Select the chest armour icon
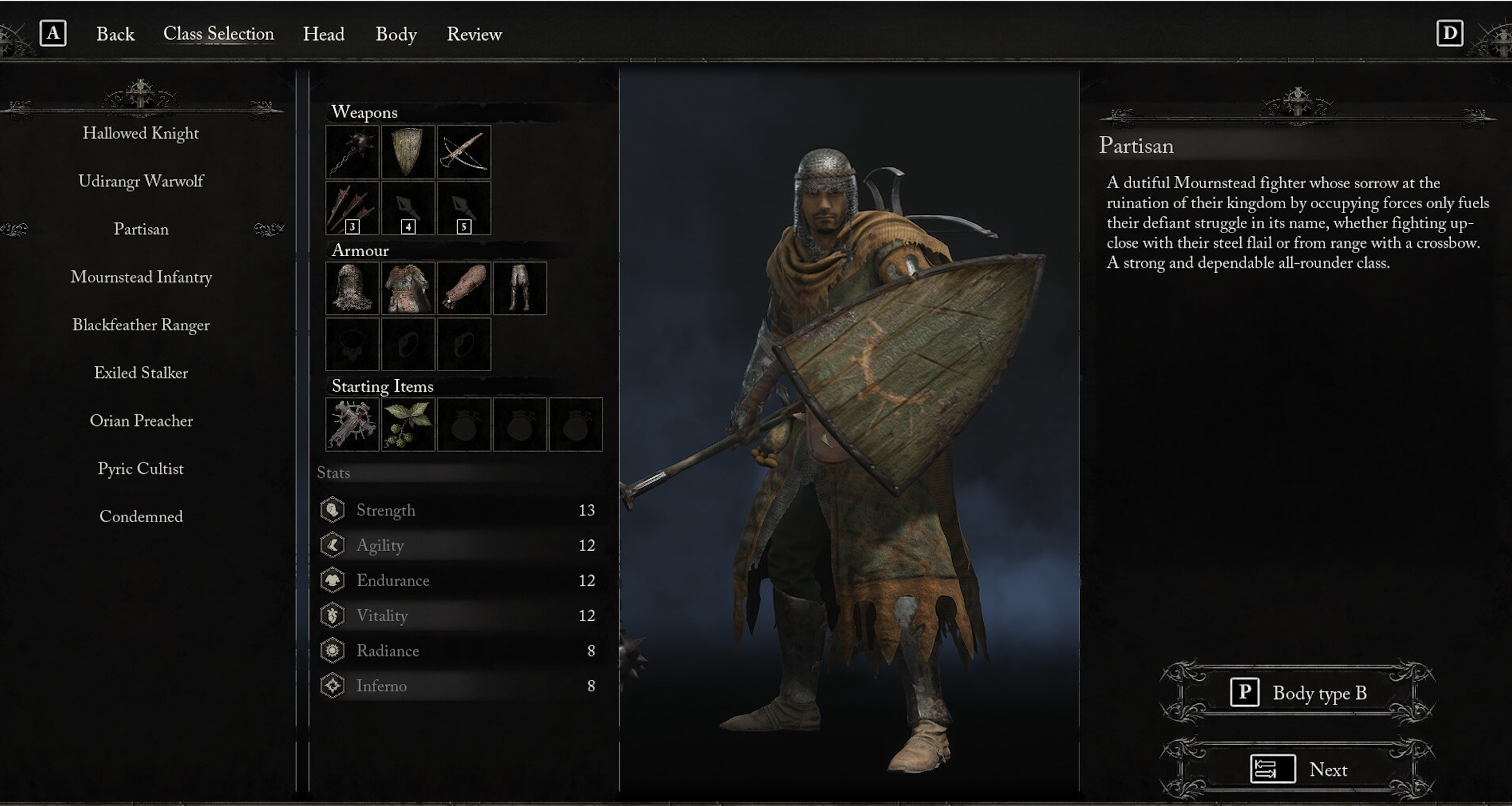 [x=408, y=289]
